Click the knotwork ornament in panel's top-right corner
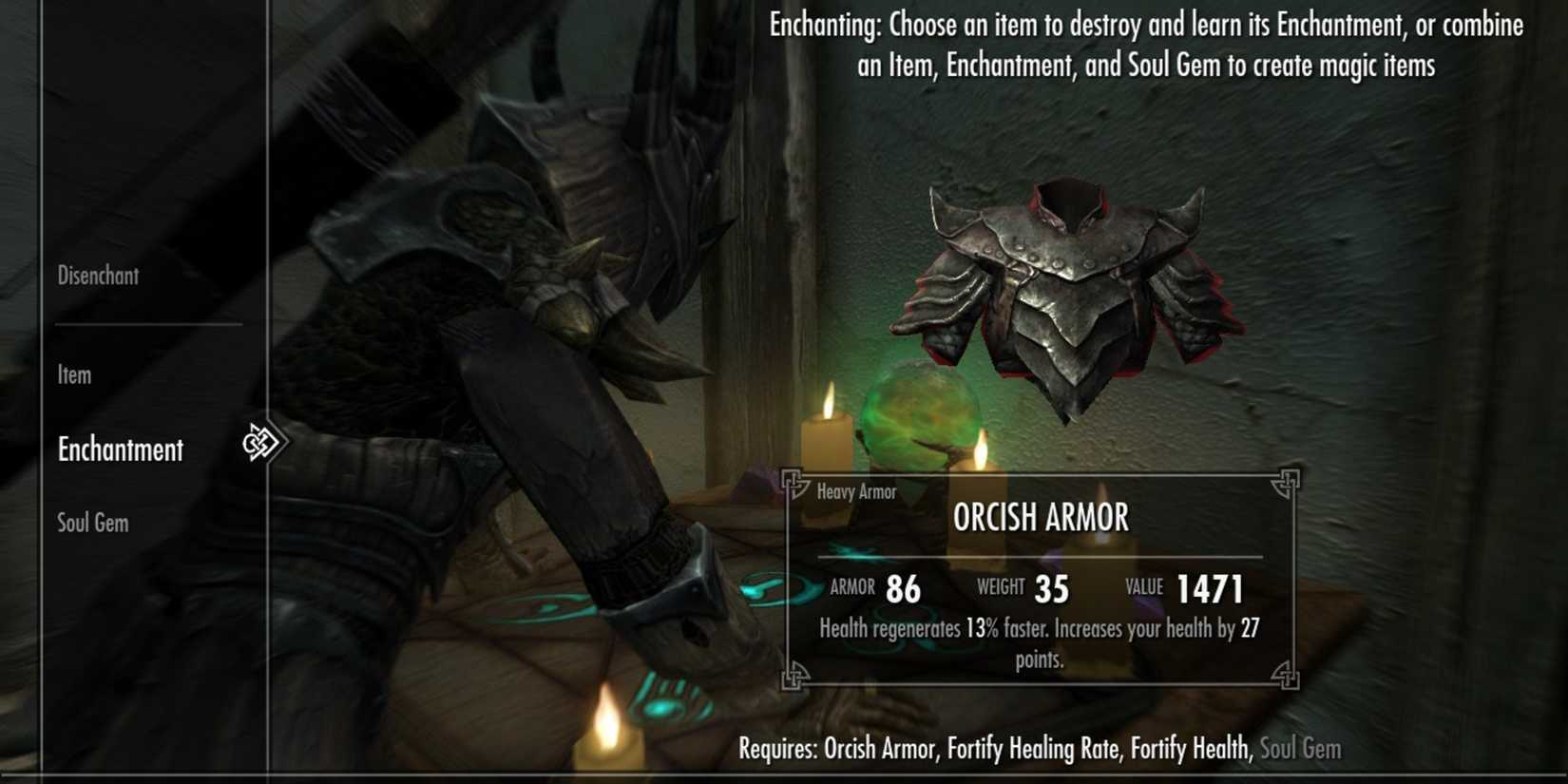Viewport: 1568px width, 784px height. (1288, 482)
